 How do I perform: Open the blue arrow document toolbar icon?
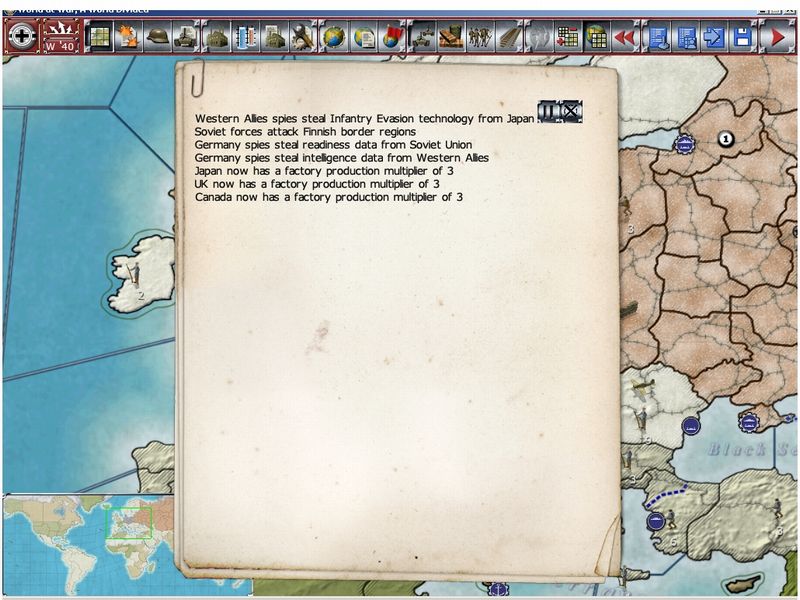tap(714, 38)
